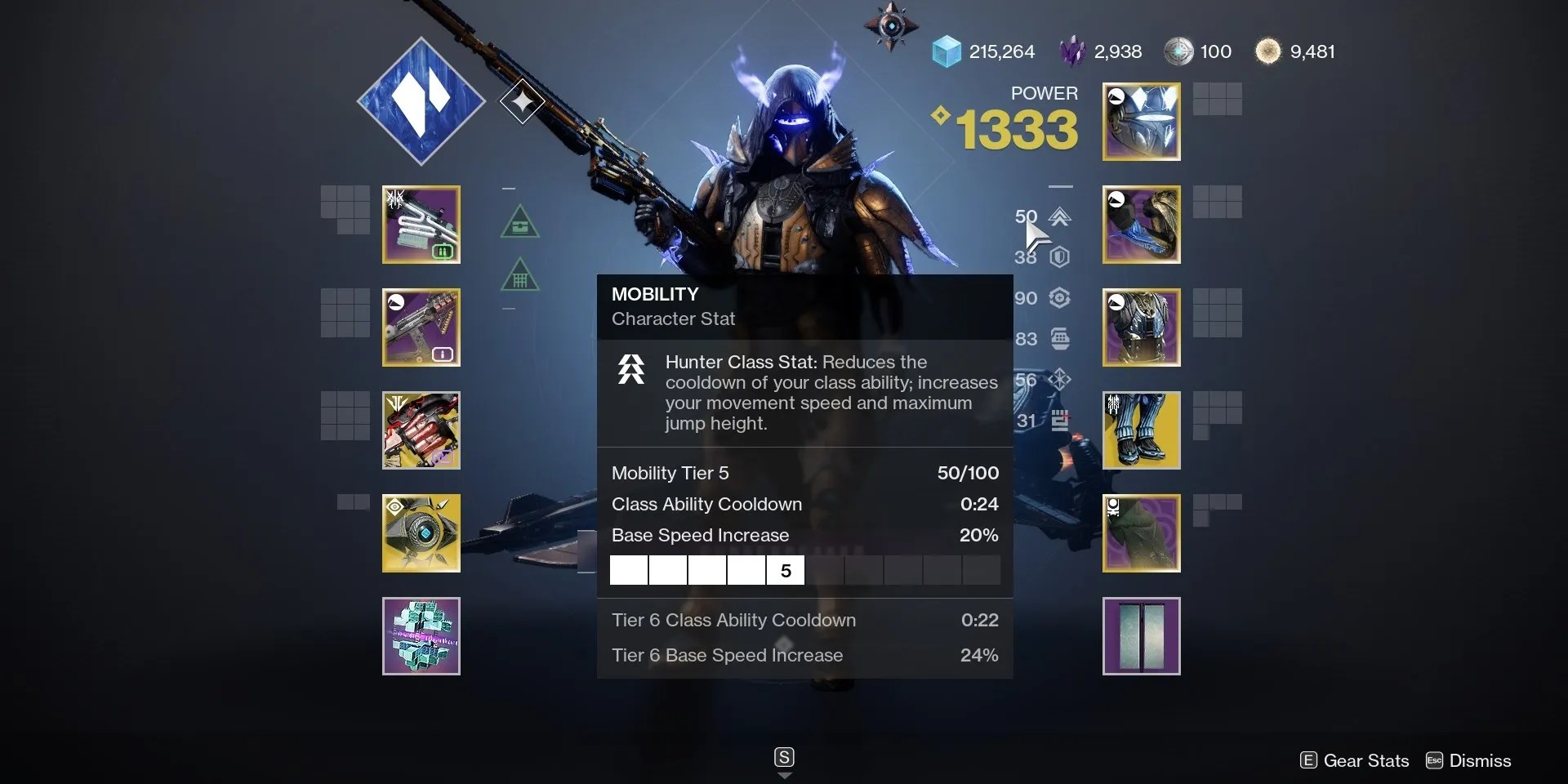Click the Mobility stat icon beside 50
This screenshot has height=784, width=1568.
(1059, 217)
